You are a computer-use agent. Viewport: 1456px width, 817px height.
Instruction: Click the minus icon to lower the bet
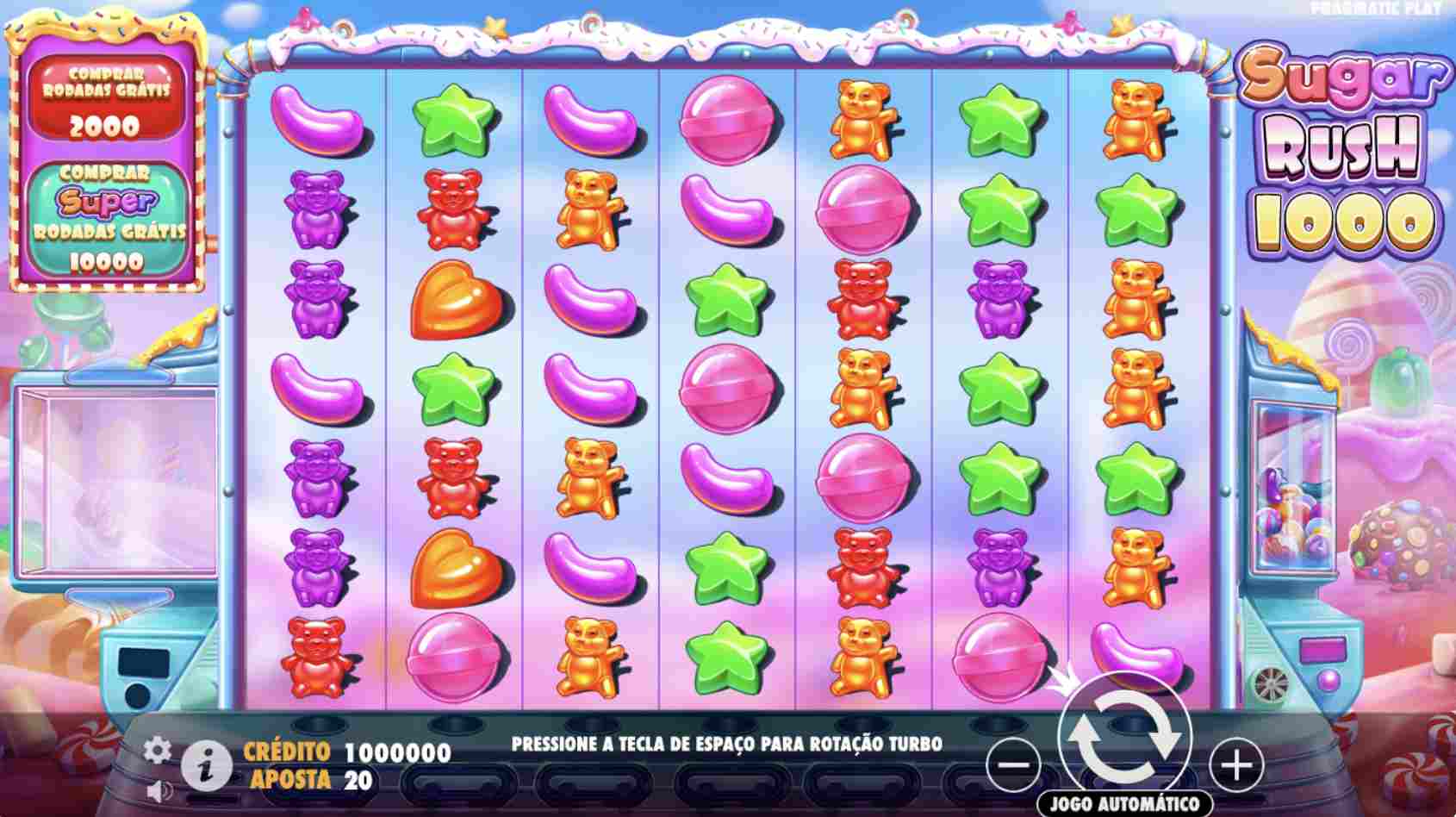tap(1014, 765)
